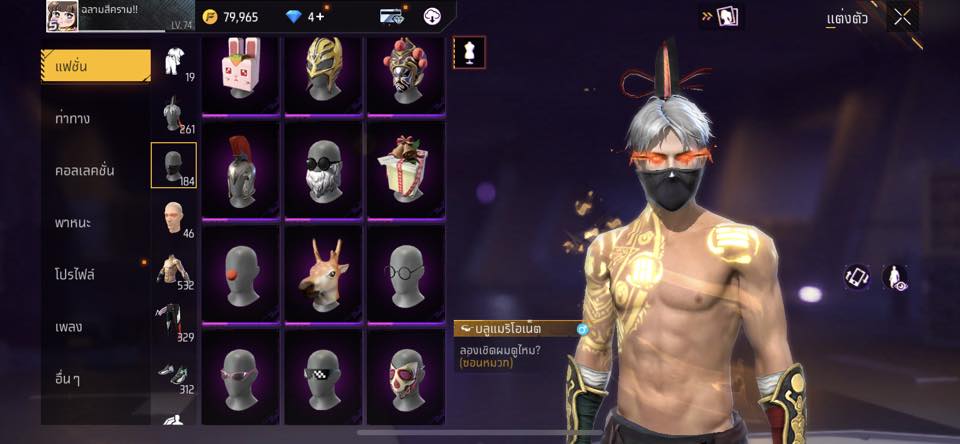
Task: Pick the gift box head item
Action: (405, 168)
